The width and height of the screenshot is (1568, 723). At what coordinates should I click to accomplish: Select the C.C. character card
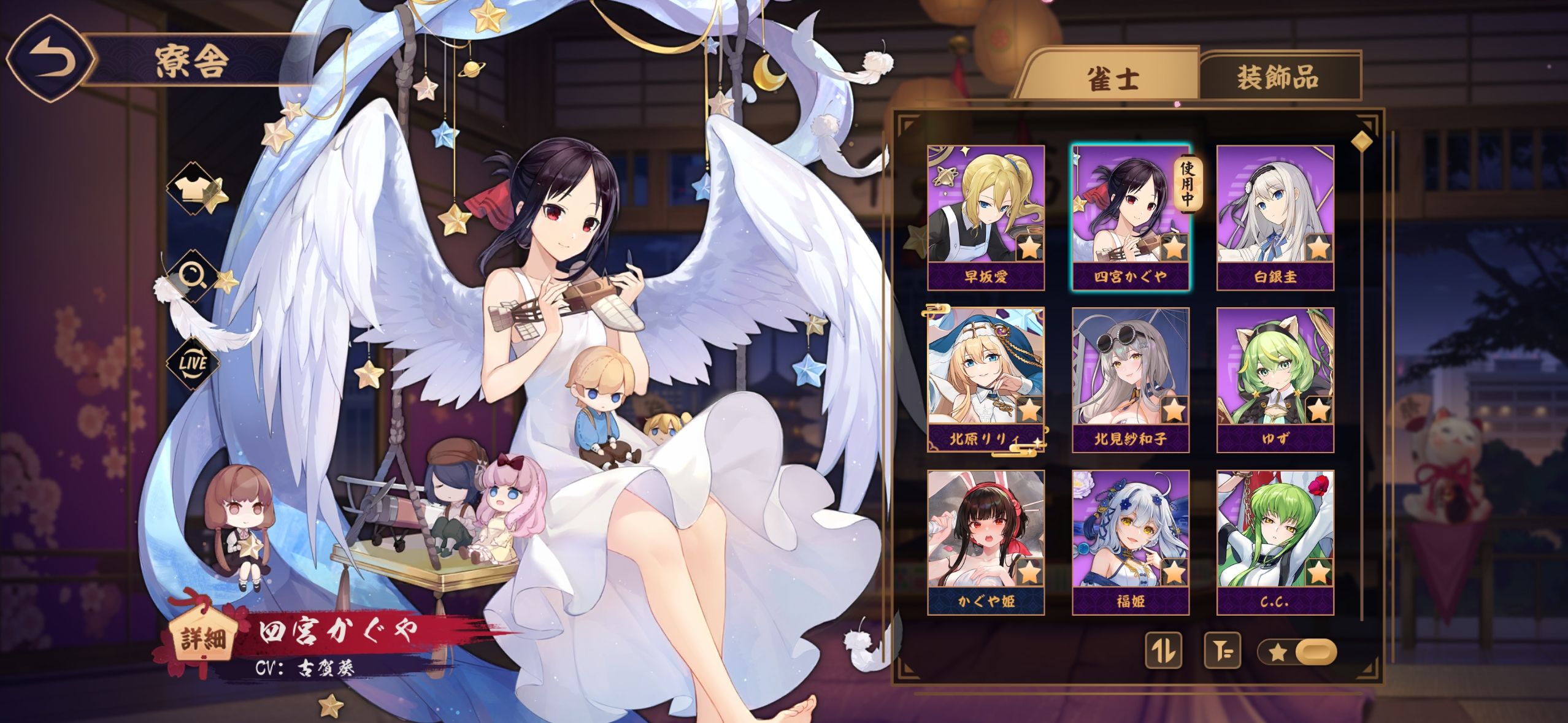(1275, 542)
